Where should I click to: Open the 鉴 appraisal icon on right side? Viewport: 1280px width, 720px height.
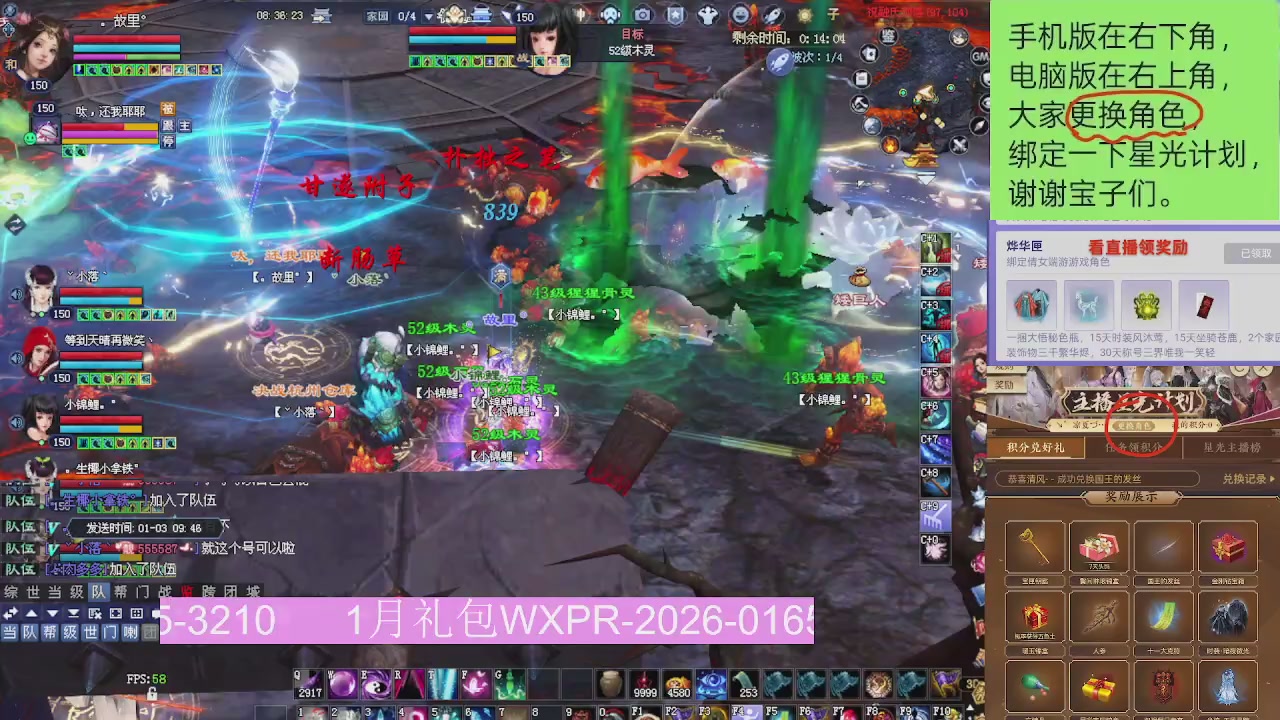coord(888,36)
